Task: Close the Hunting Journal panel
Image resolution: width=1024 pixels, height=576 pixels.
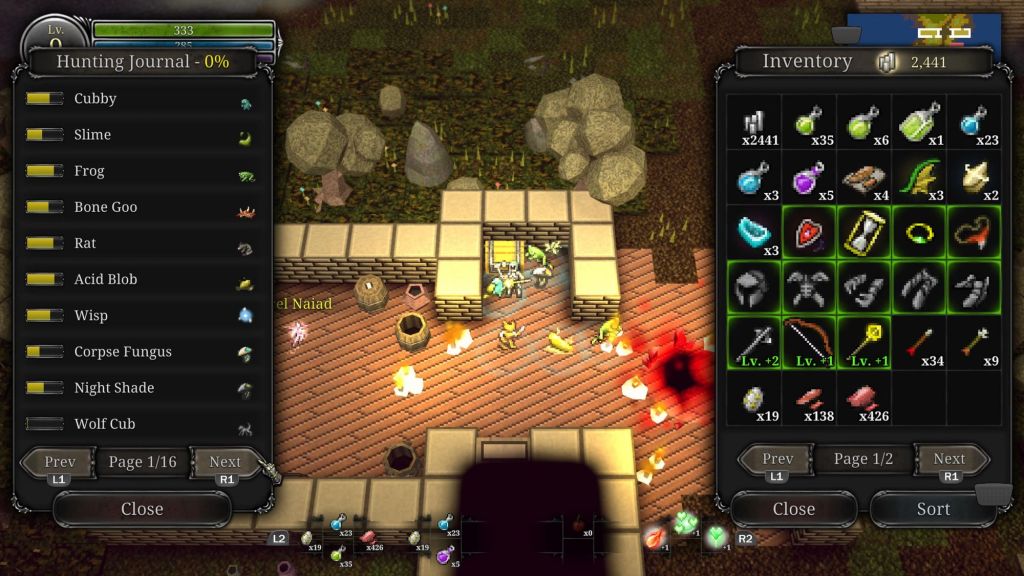Action: point(142,509)
